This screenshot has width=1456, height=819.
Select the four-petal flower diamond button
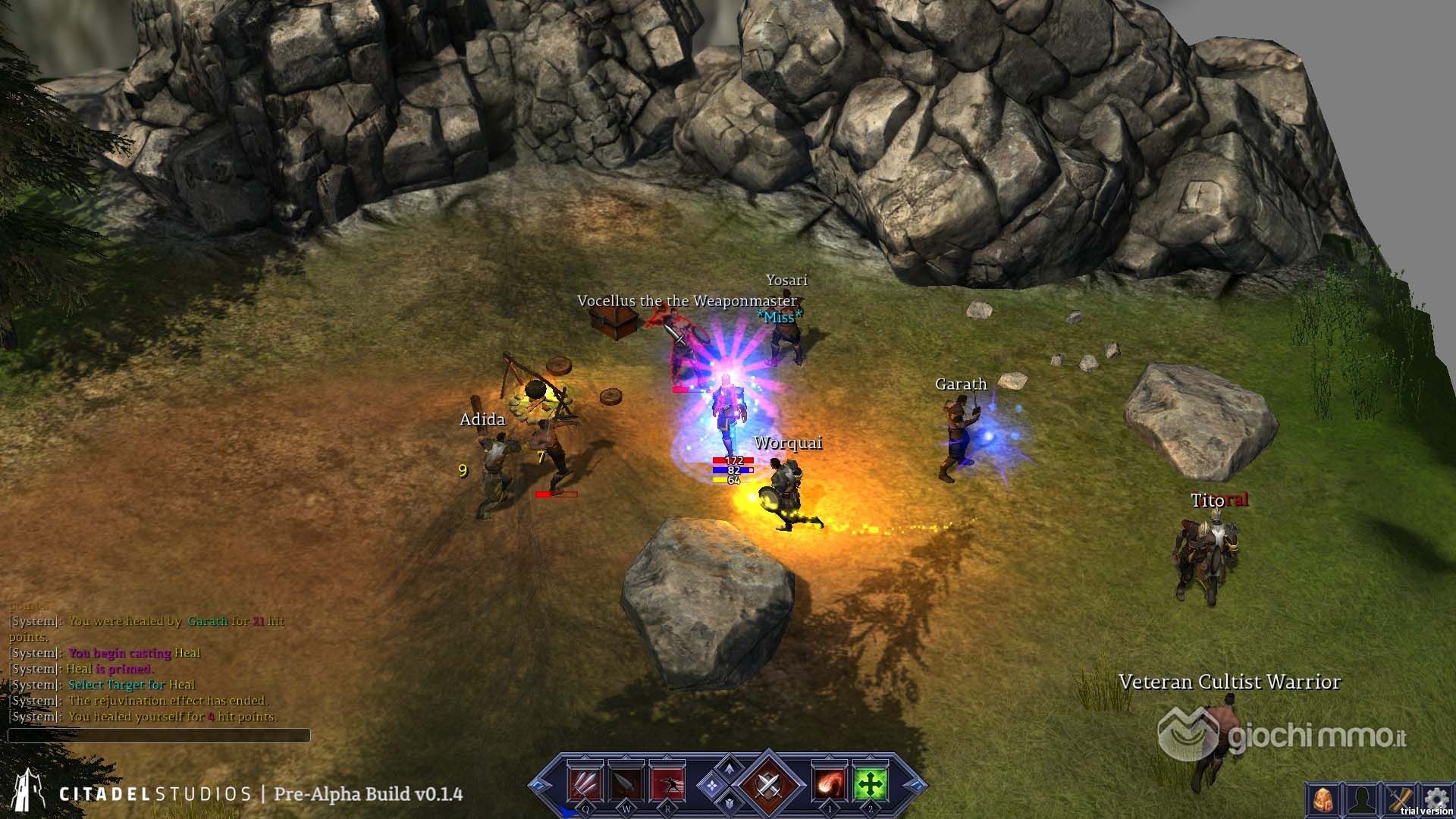(x=711, y=786)
